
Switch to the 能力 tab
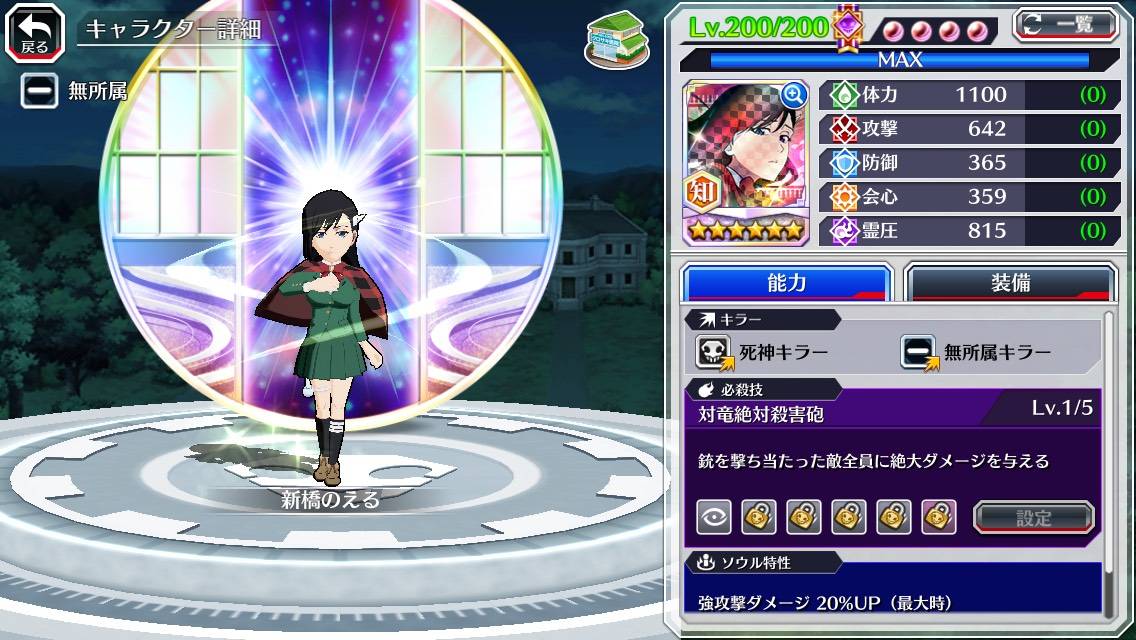click(786, 283)
